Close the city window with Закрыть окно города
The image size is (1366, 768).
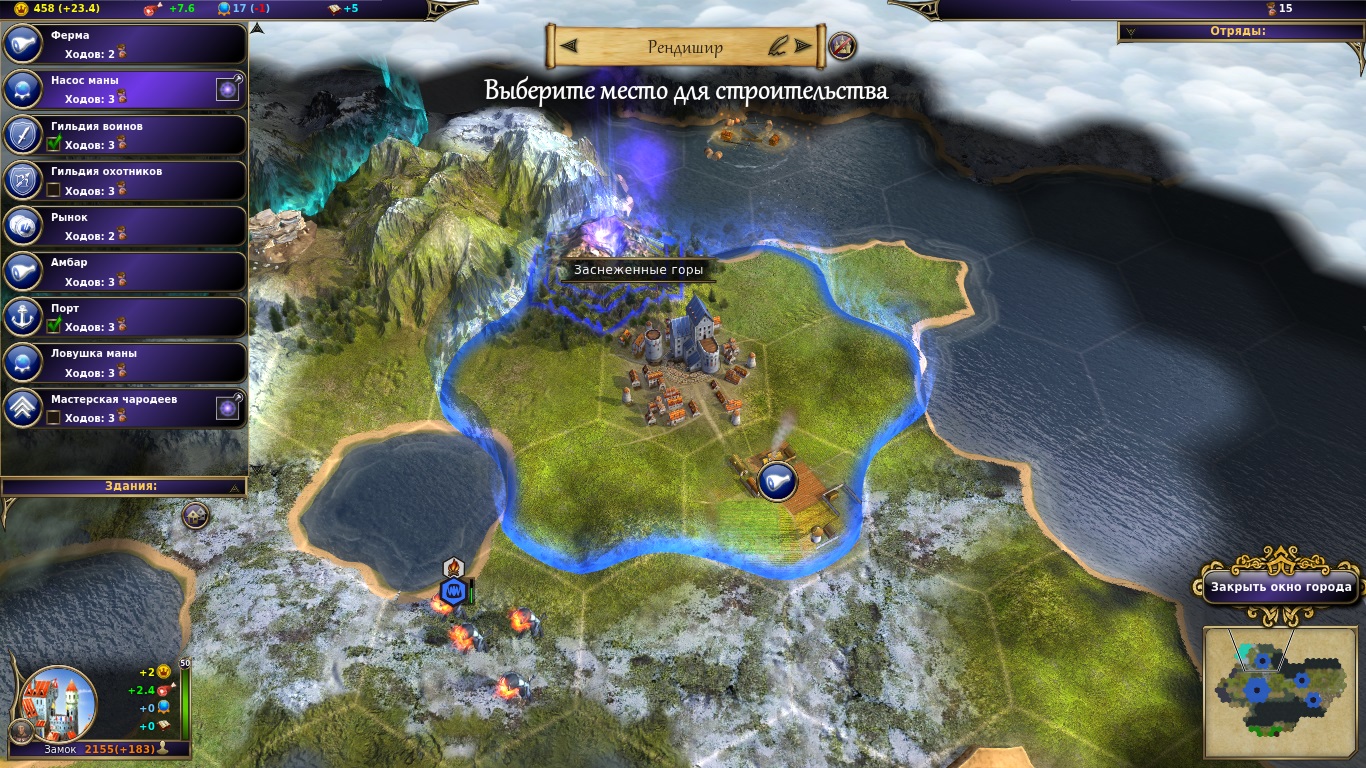pos(1279,587)
